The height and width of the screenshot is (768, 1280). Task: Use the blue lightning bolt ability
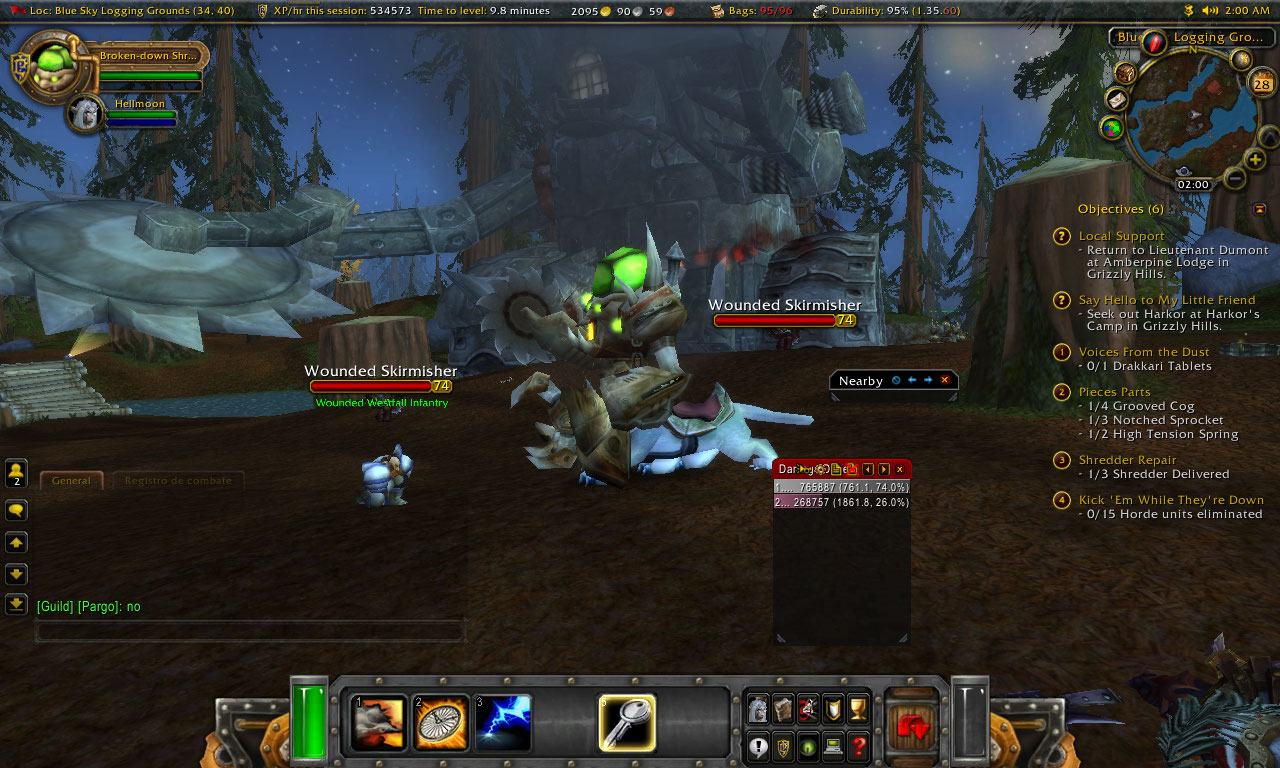tap(503, 723)
